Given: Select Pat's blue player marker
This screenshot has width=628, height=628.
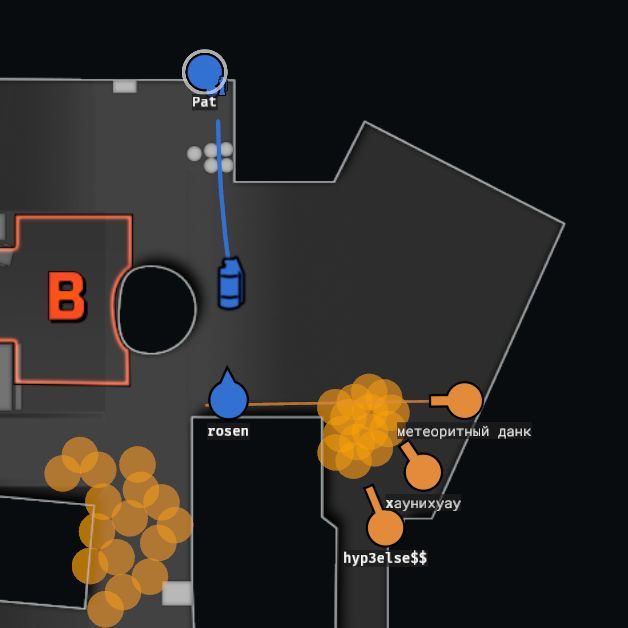Looking at the screenshot, I should pyautogui.click(x=205, y=73).
